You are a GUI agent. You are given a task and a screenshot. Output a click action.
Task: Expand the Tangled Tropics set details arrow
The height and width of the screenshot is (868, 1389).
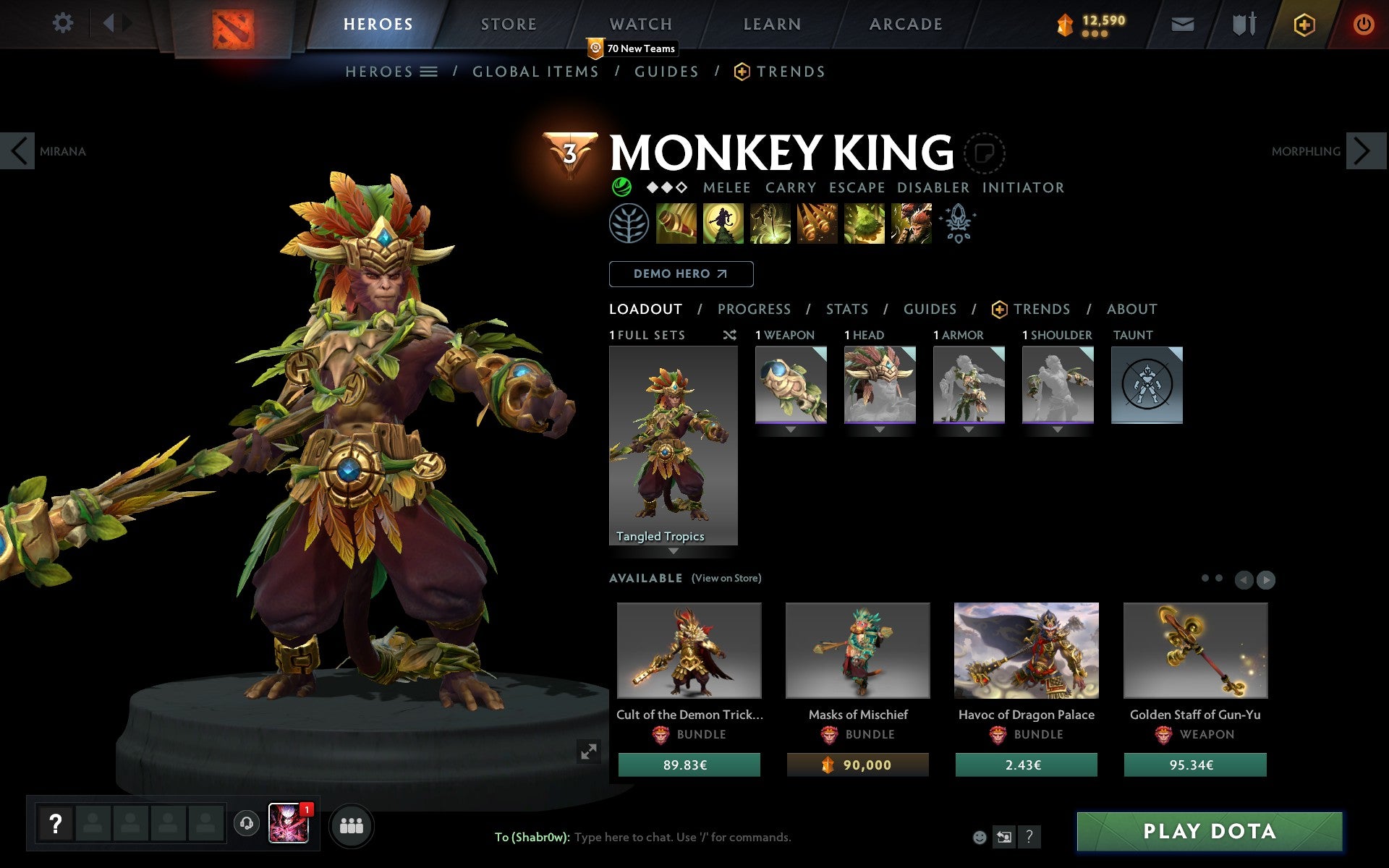click(674, 551)
